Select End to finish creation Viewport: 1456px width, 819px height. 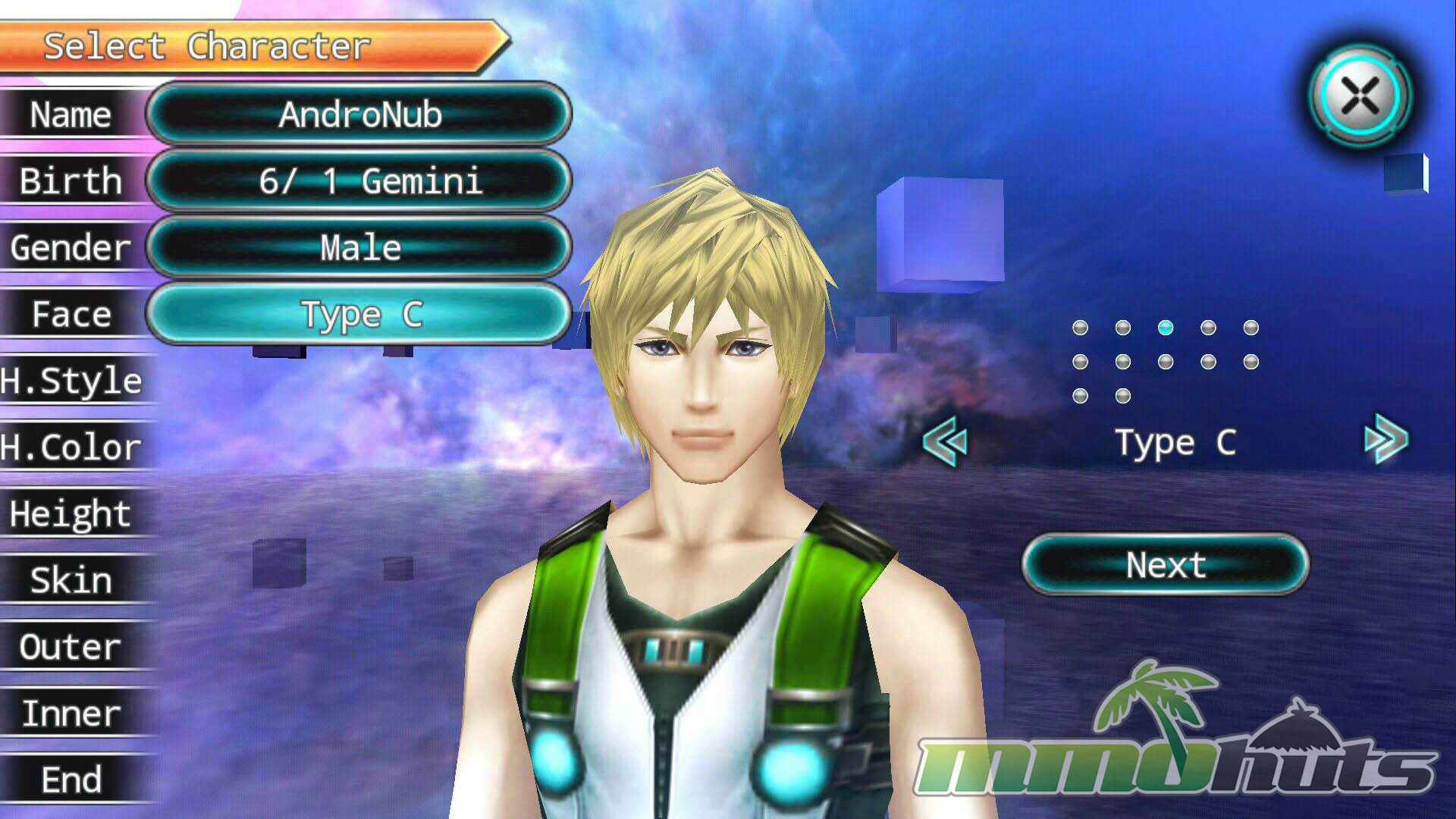72,780
